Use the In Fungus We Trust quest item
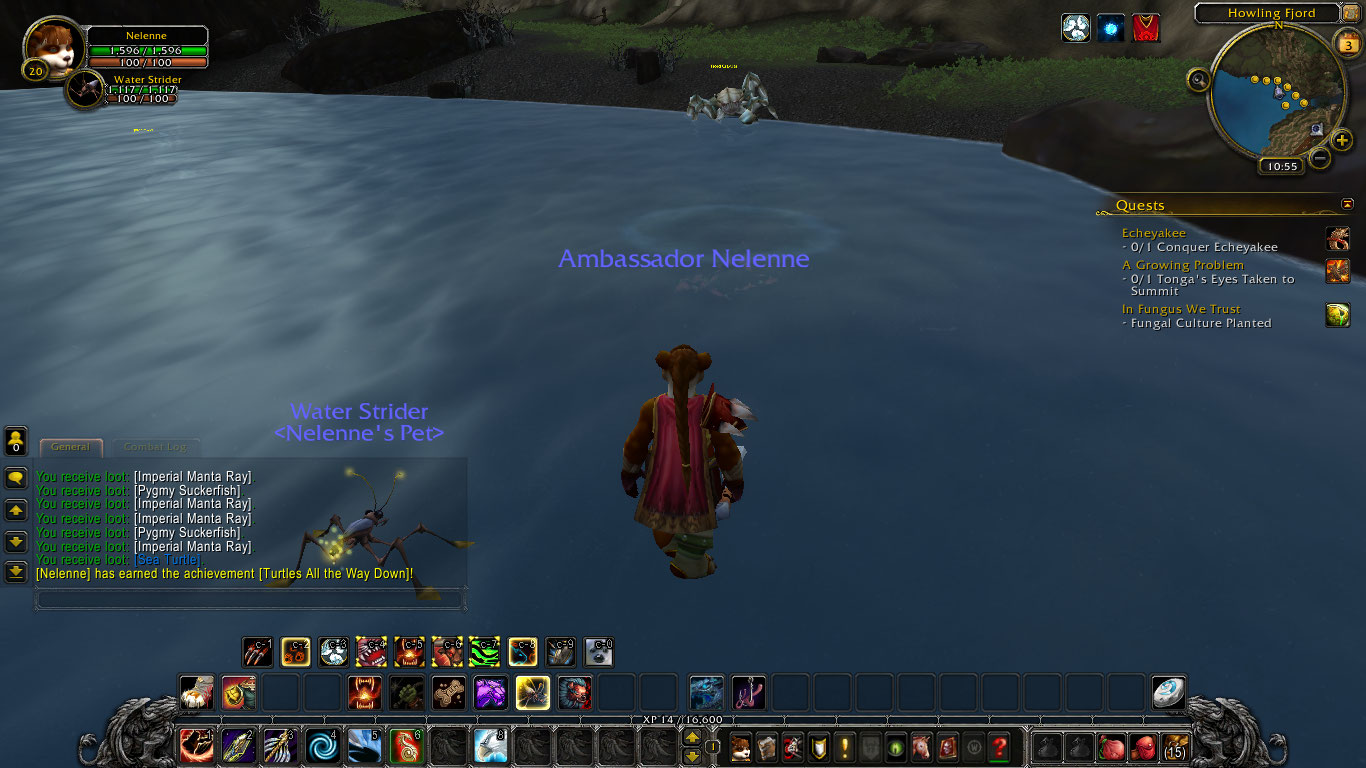The width and height of the screenshot is (1366, 768). pos(1337,315)
